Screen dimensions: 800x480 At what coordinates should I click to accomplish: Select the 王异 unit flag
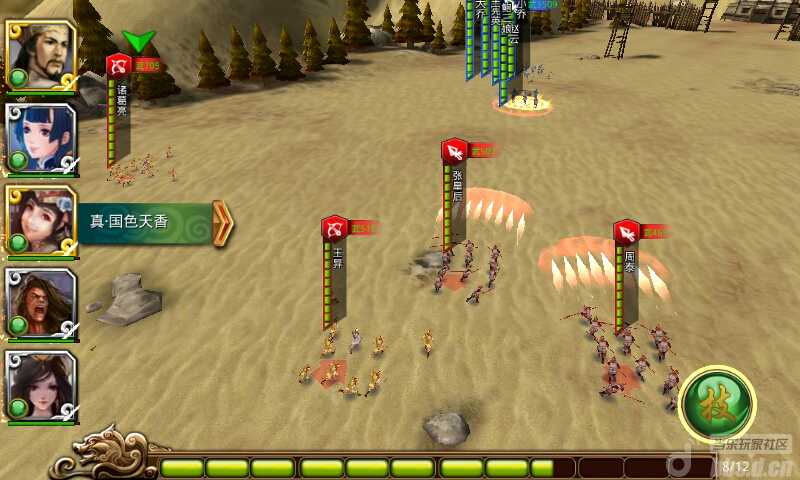334,229
